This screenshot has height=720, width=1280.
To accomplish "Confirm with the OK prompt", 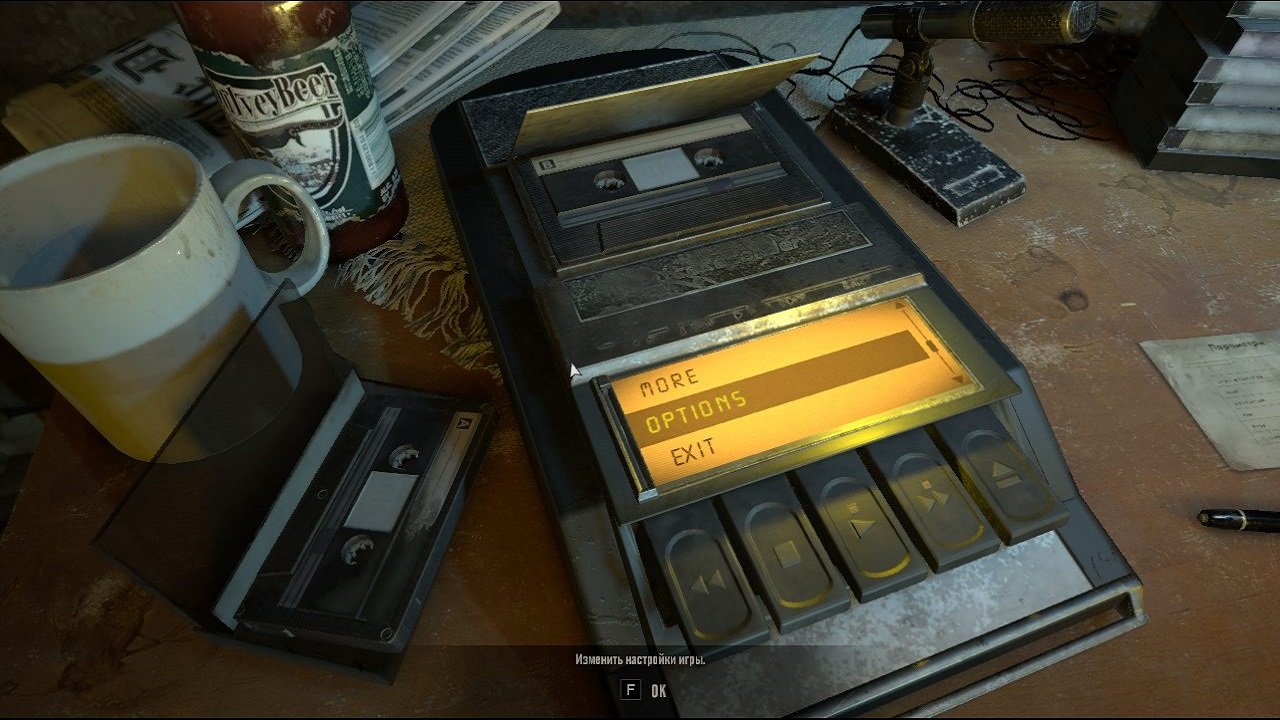I will coord(657,692).
